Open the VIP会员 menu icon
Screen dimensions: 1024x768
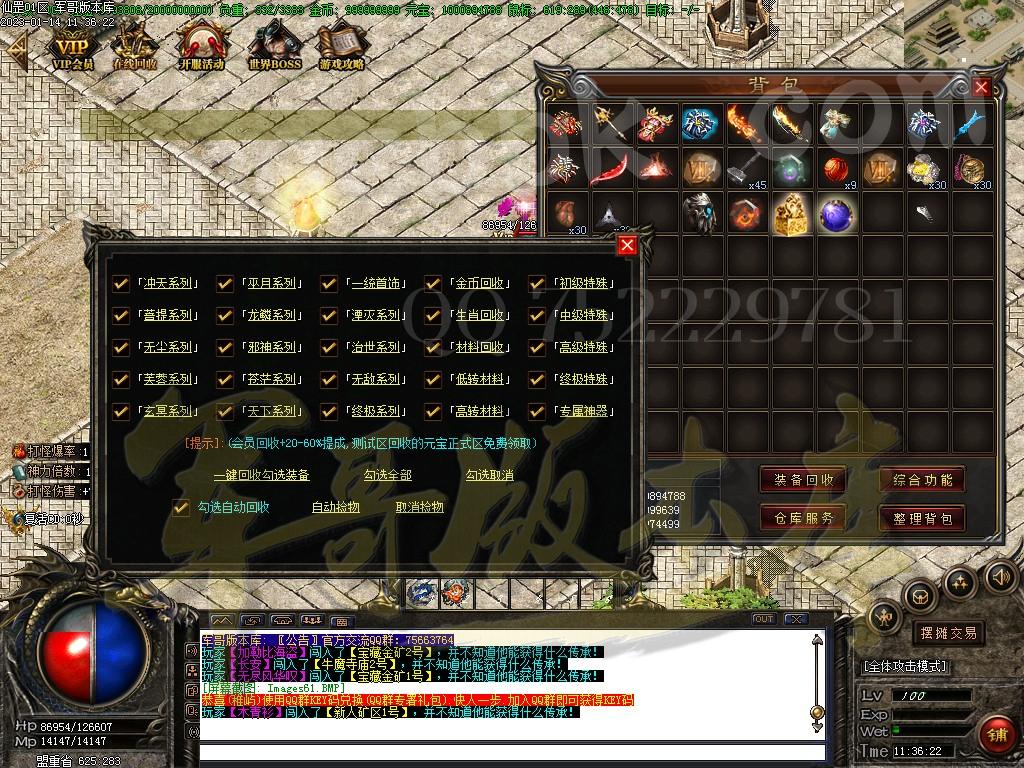(x=73, y=46)
